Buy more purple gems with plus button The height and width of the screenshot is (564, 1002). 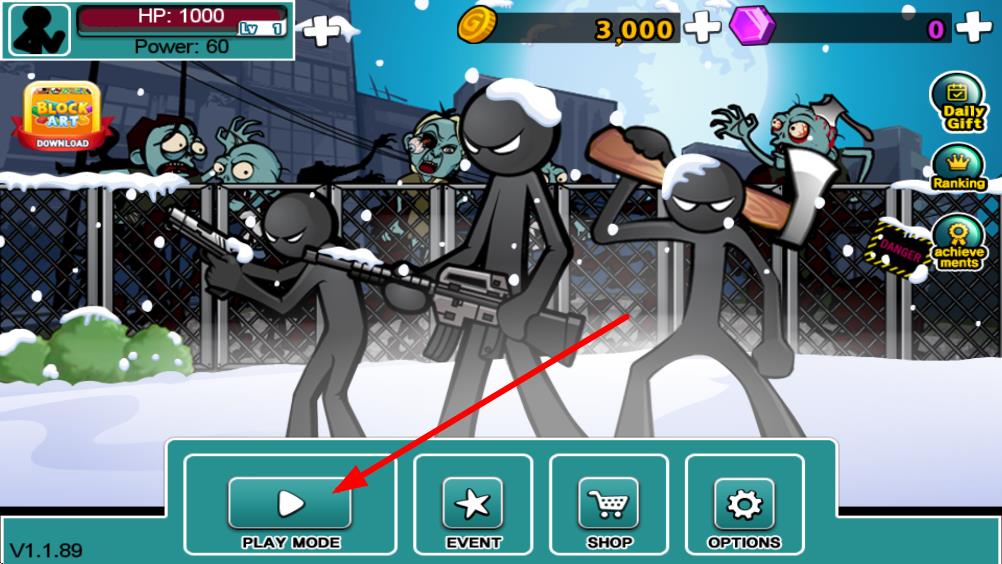pyautogui.click(x=973, y=28)
